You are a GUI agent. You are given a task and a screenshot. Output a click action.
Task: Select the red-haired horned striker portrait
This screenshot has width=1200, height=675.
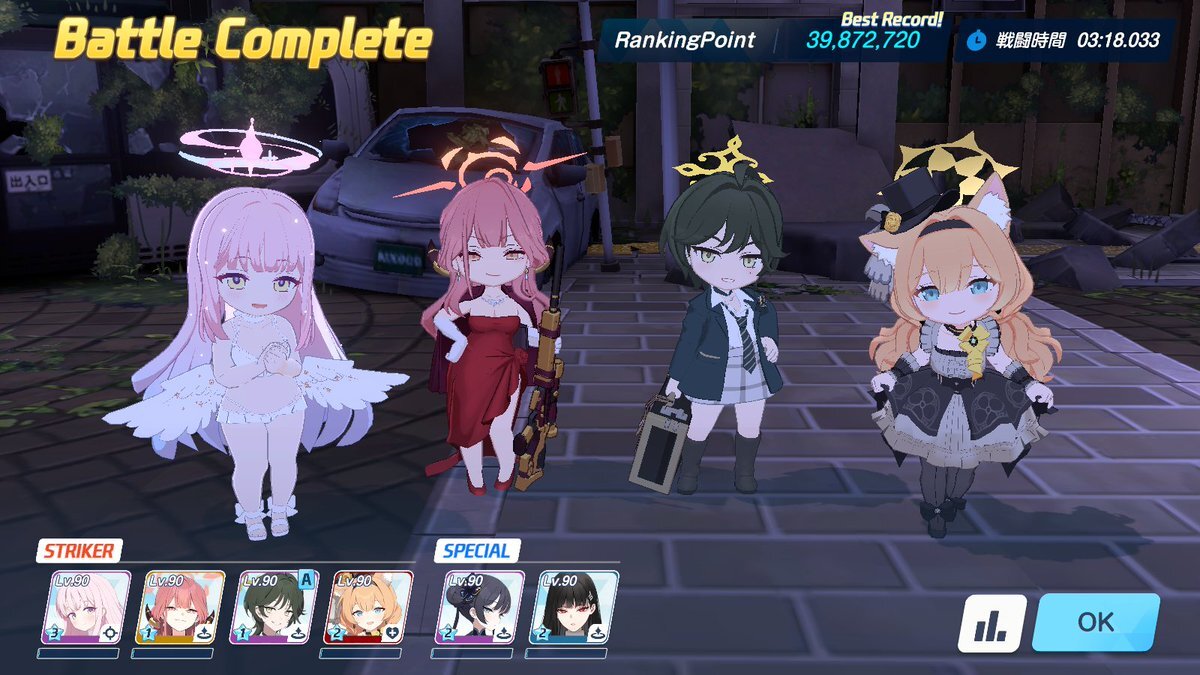(180, 607)
